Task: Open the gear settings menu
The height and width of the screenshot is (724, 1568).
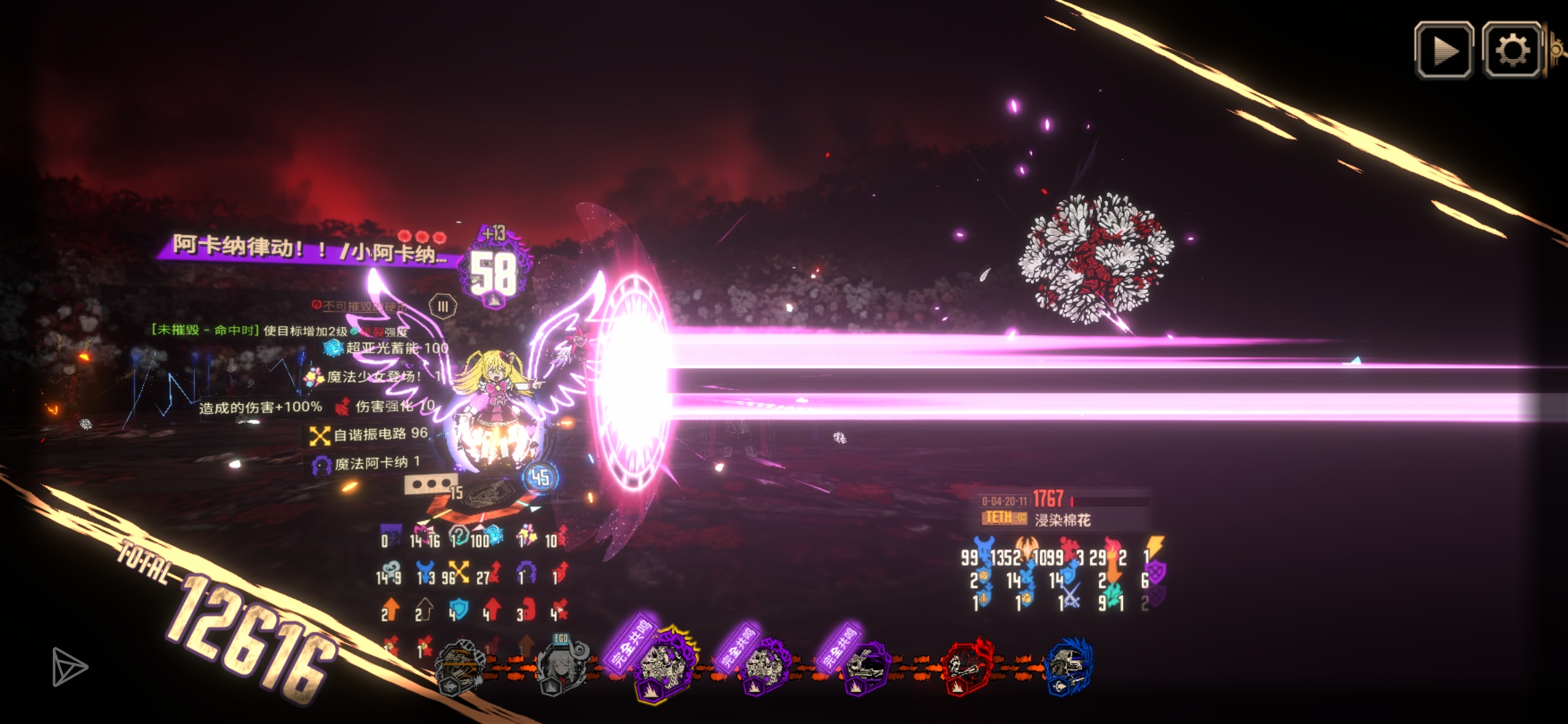Action: pos(1512,51)
